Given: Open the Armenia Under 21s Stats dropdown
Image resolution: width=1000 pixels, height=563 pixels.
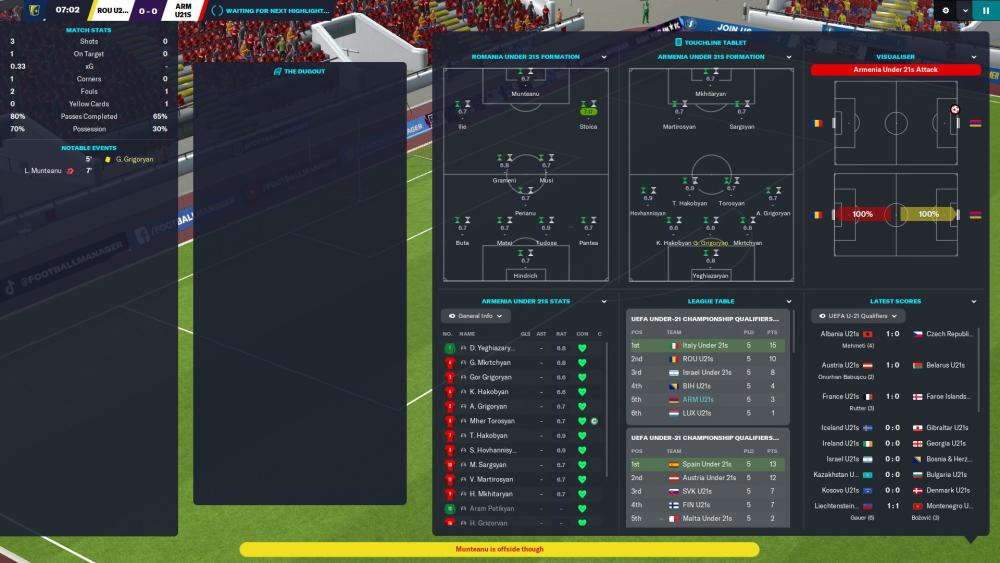Looking at the screenshot, I should coord(604,301).
